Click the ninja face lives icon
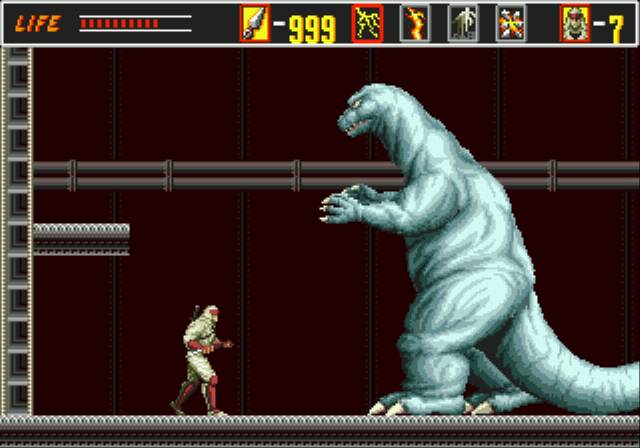The height and width of the screenshot is (448, 640). point(575,23)
